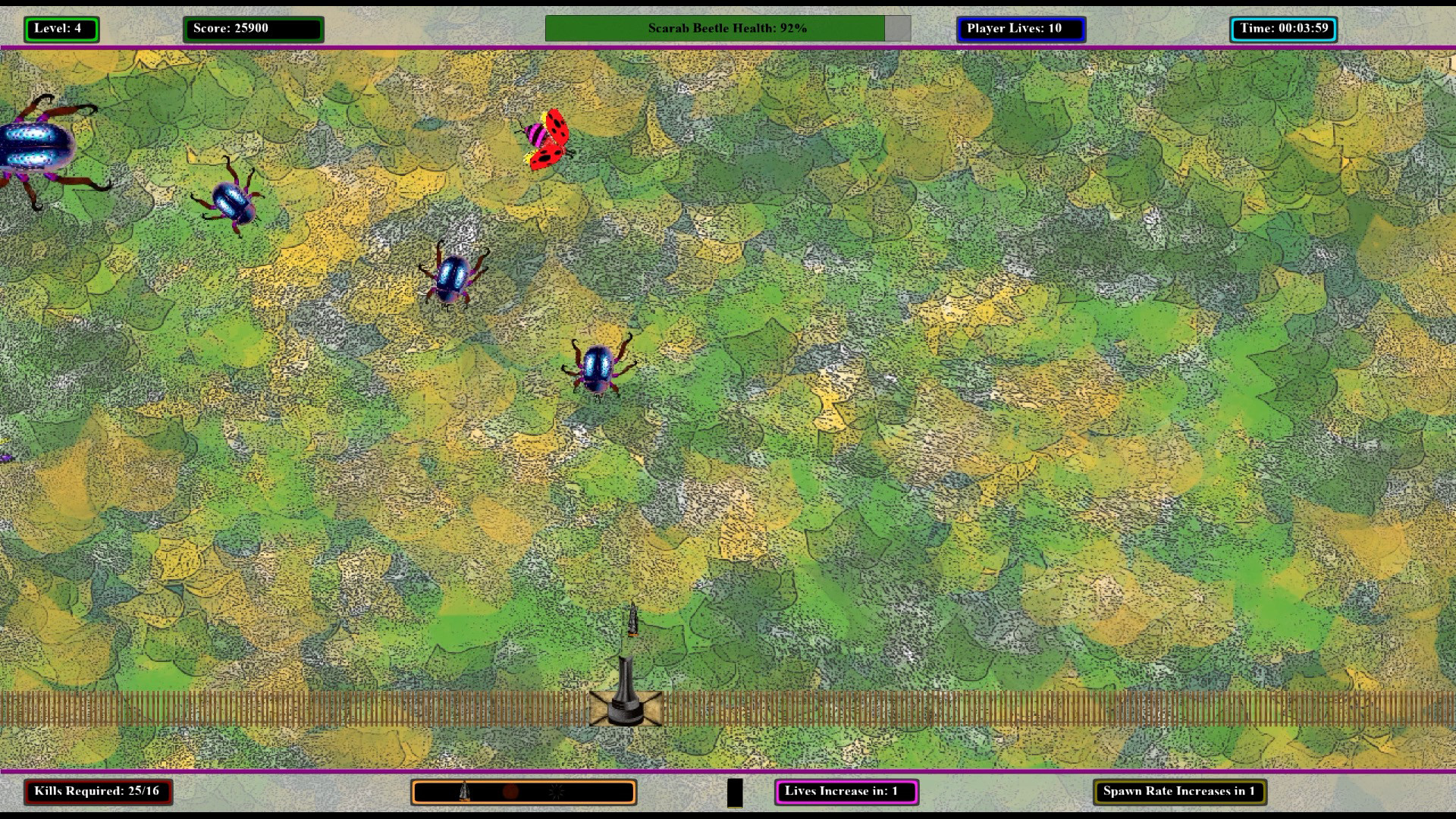1456x819 pixels.
Task: Click the Player Lives 10 panel
Action: click(x=1020, y=29)
